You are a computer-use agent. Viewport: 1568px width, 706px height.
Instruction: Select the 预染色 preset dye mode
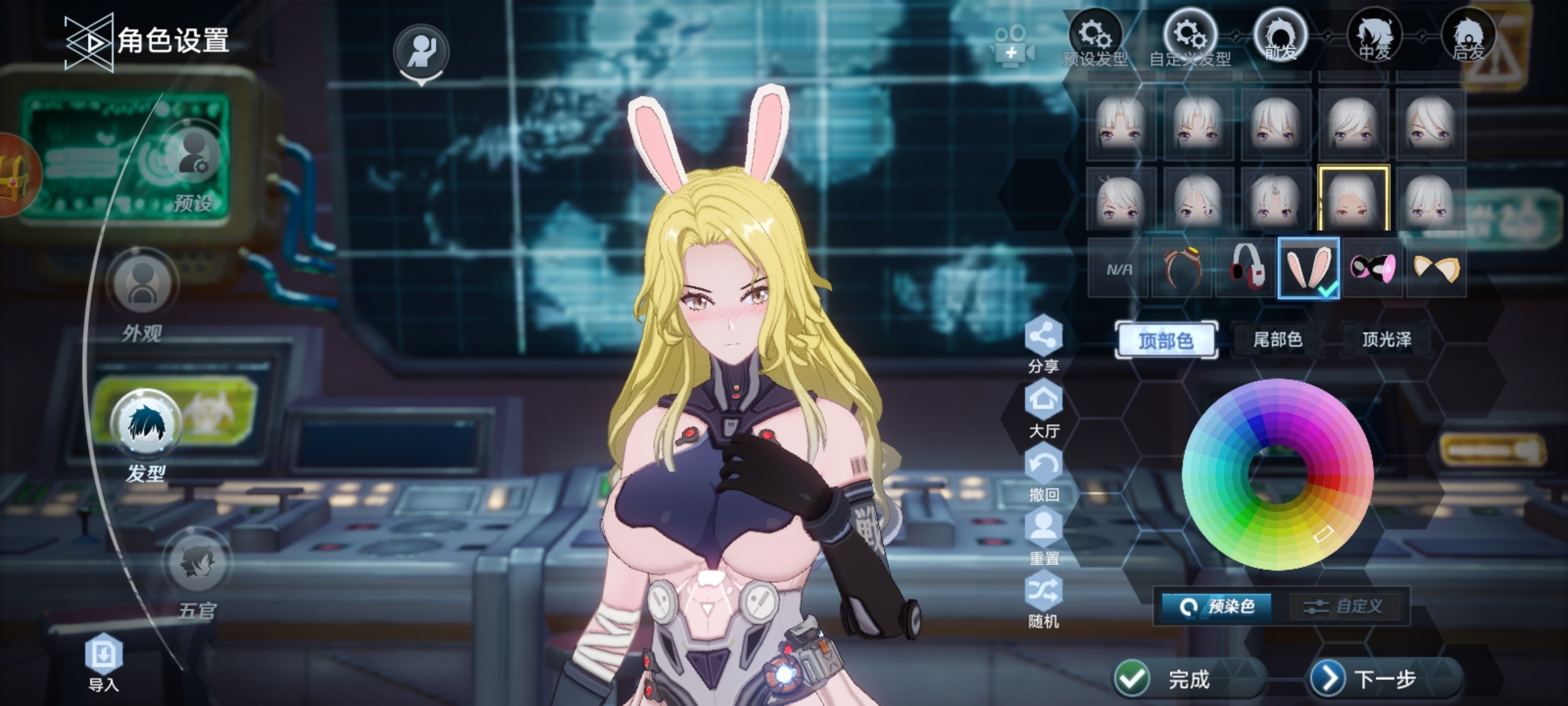1218,607
